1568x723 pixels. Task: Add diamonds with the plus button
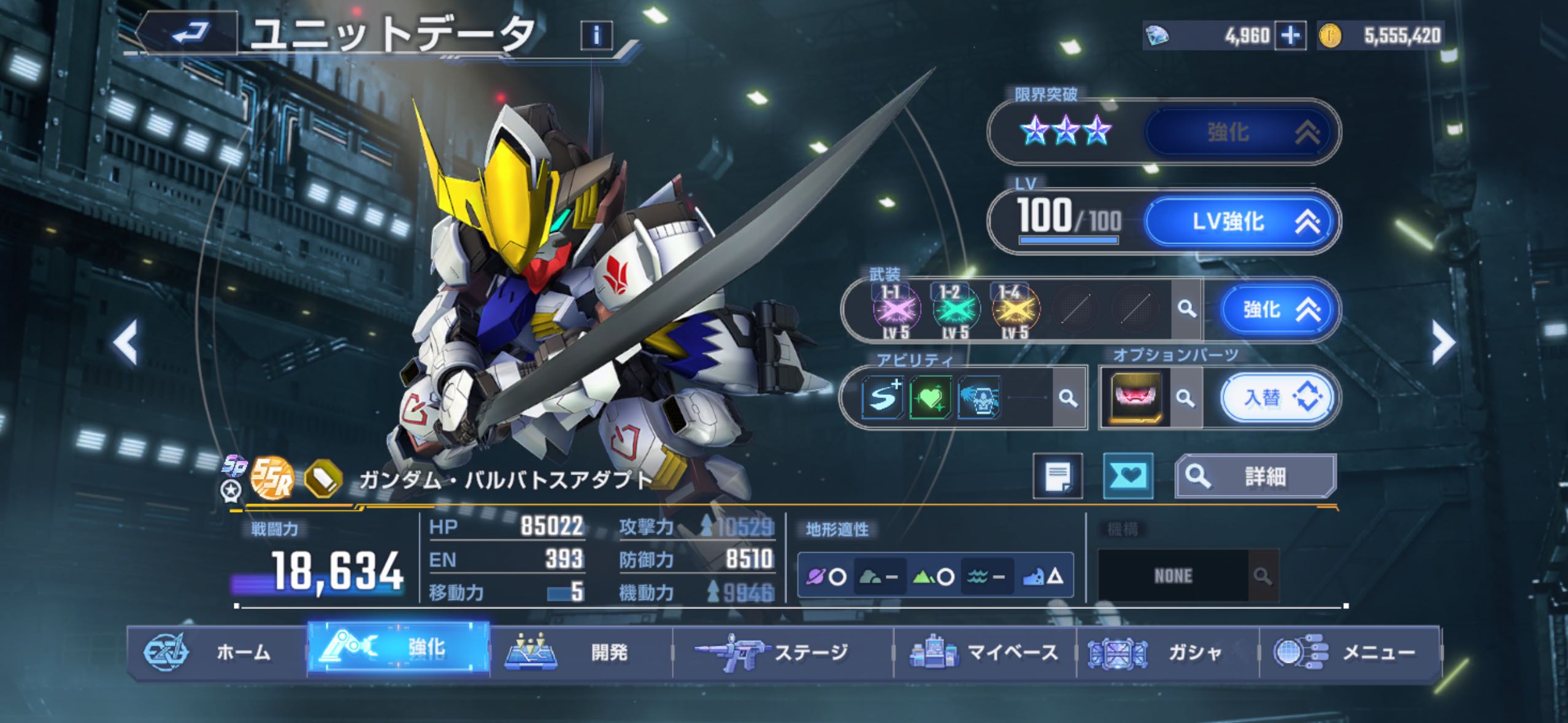coord(1290,36)
